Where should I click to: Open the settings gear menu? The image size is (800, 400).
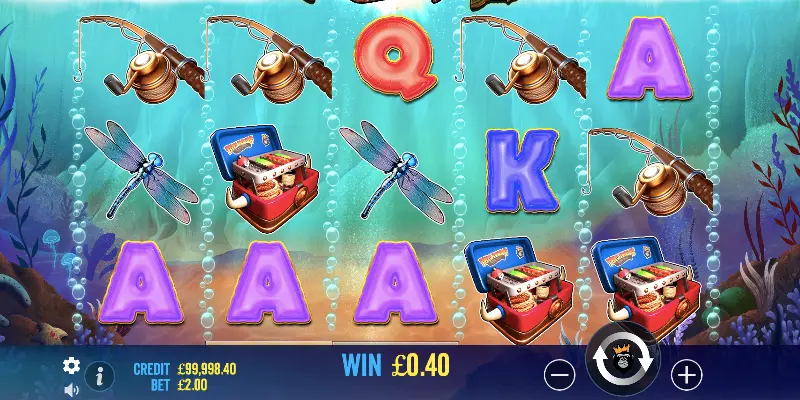point(71,365)
